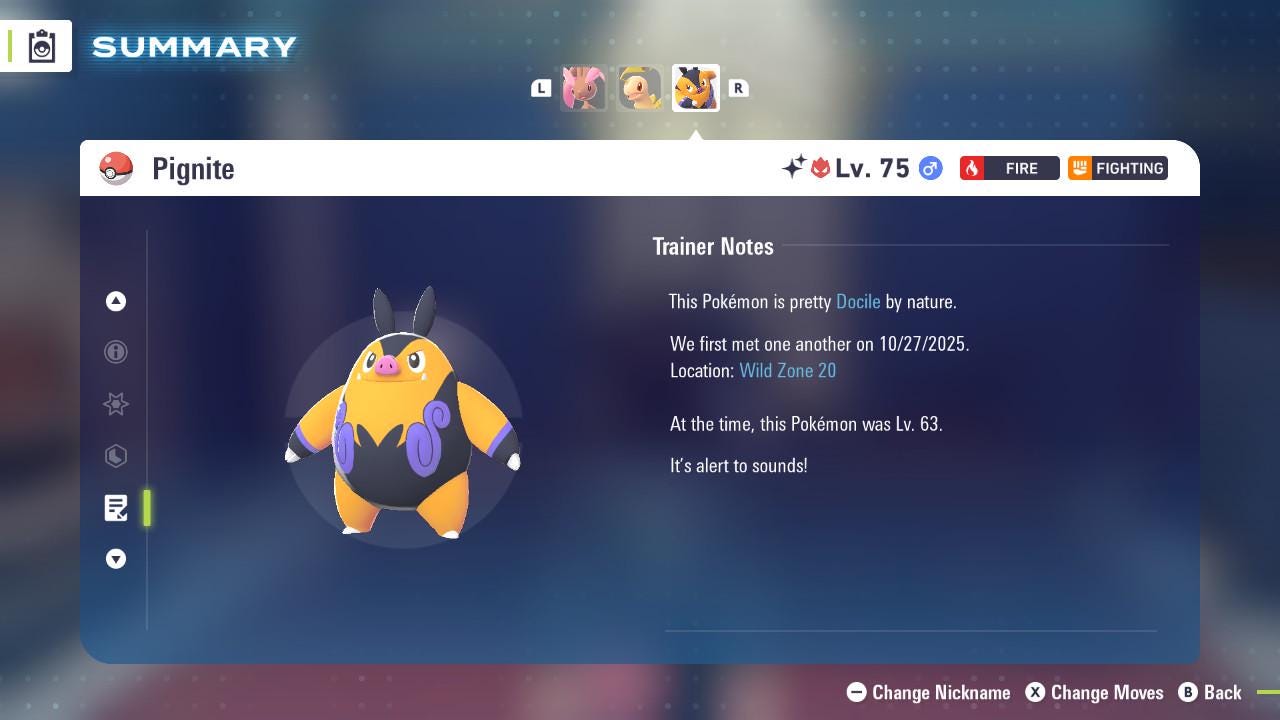This screenshot has height=720, width=1280.
Task: Expand the section below using the down arrow
Action: click(x=116, y=559)
